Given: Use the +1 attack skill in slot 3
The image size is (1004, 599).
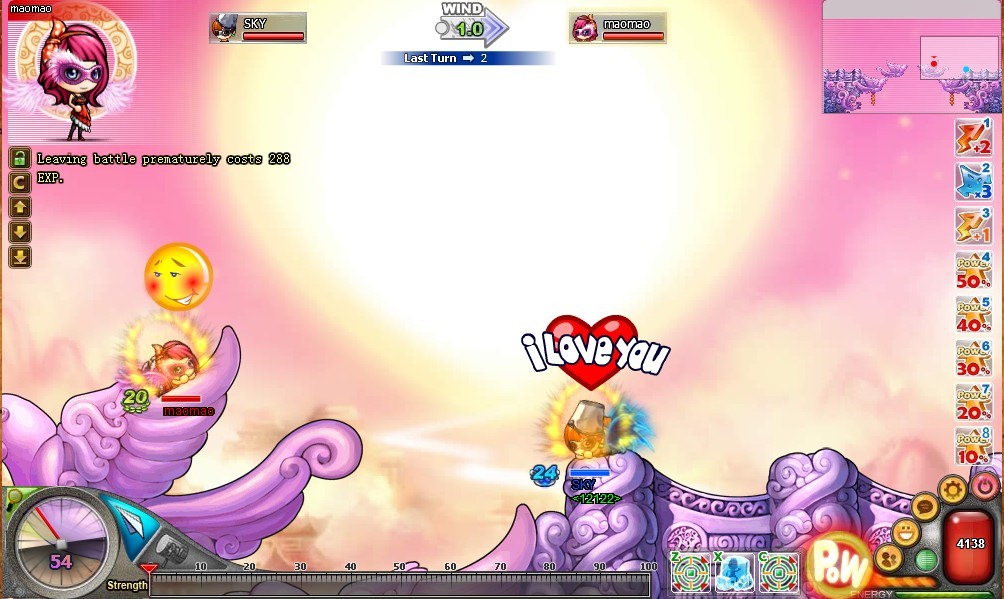Looking at the screenshot, I should [972, 227].
